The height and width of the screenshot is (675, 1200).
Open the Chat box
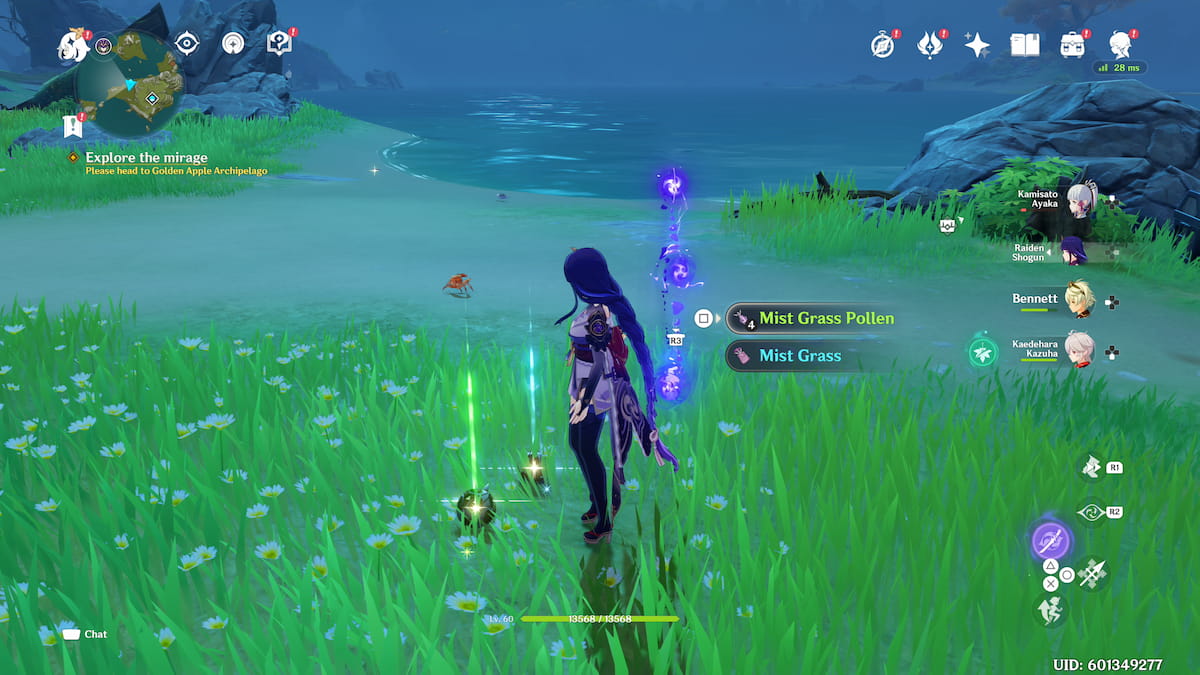(84, 634)
